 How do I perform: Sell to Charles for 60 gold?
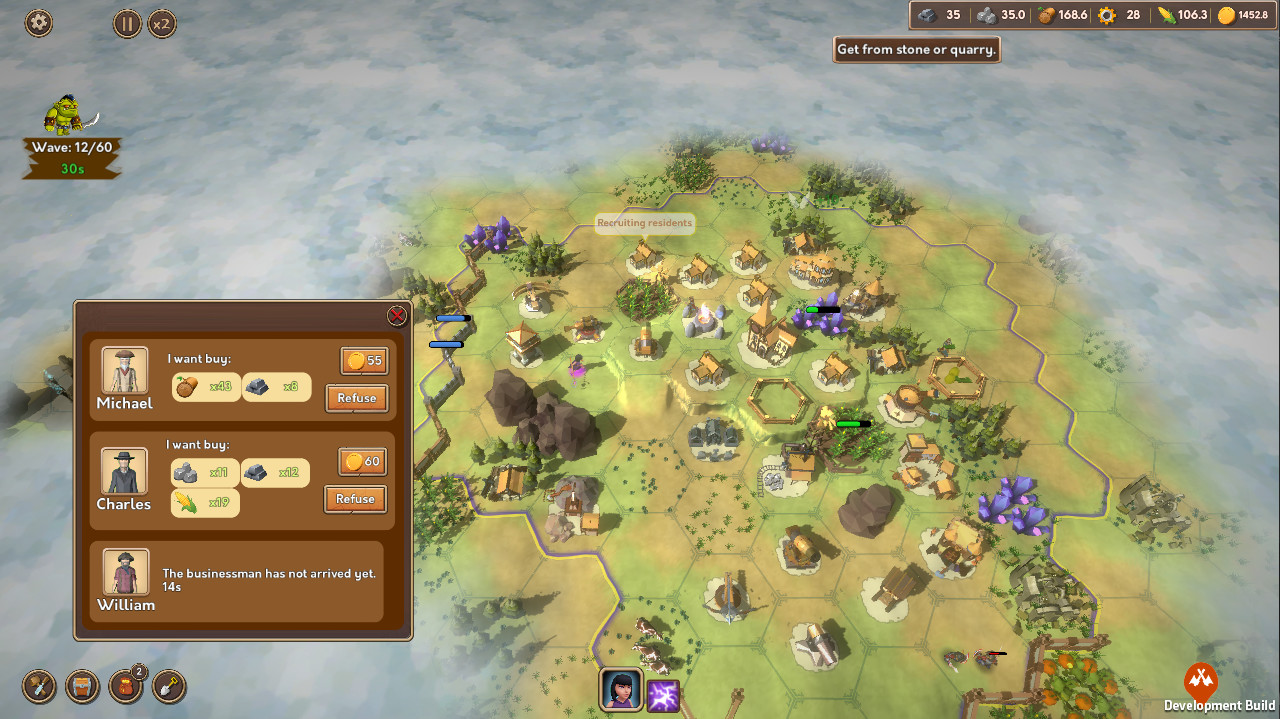tap(362, 462)
